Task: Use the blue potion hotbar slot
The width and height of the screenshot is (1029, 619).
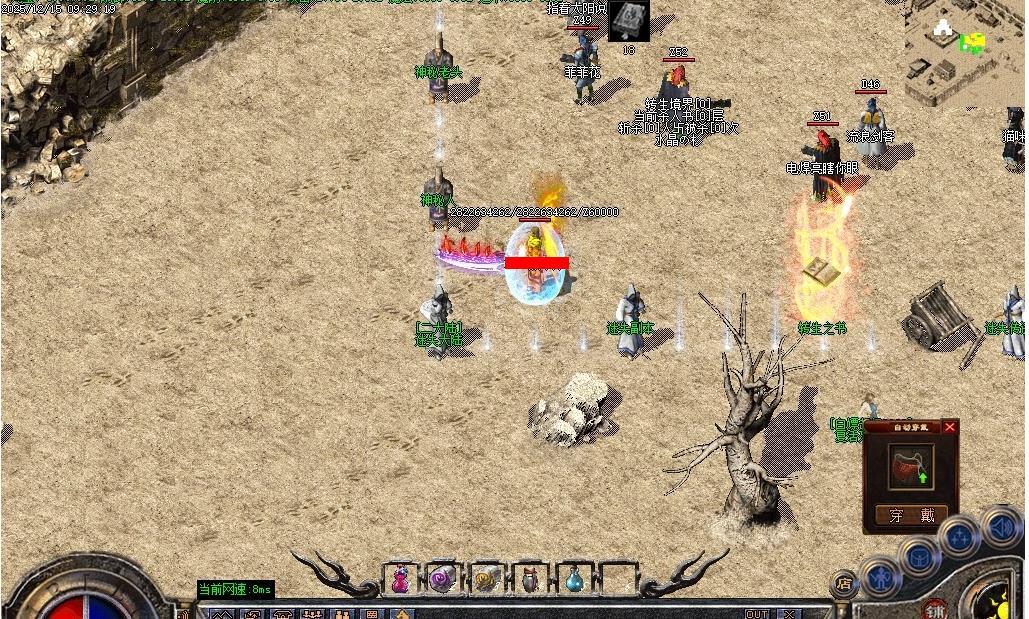Action: (x=574, y=578)
